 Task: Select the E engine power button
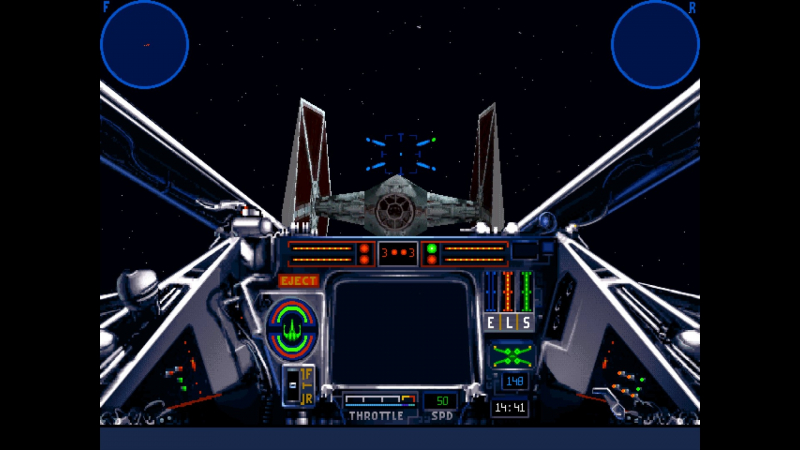pyautogui.click(x=490, y=322)
